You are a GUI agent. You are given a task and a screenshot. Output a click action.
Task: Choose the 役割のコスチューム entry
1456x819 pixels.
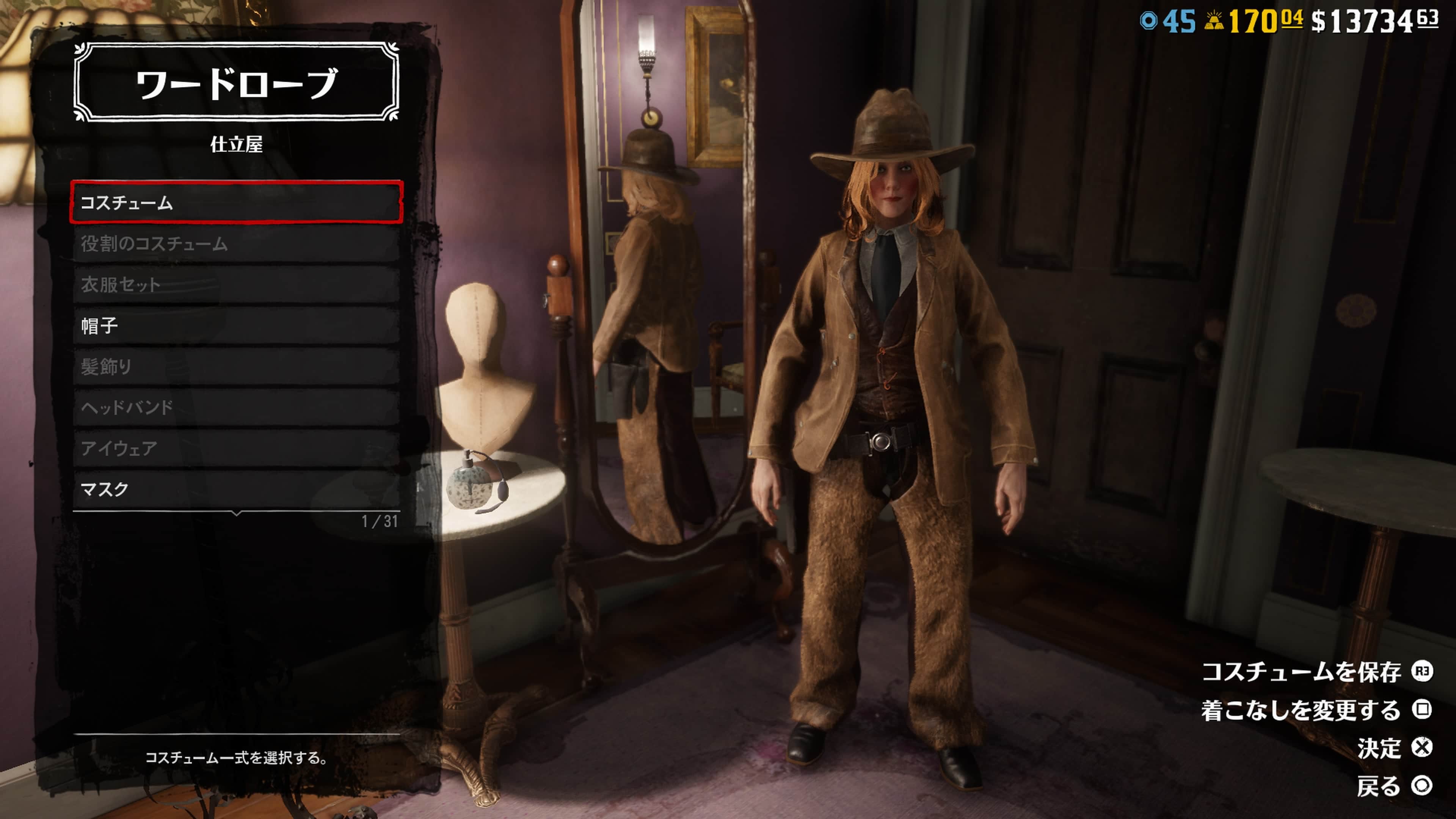(x=236, y=243)
